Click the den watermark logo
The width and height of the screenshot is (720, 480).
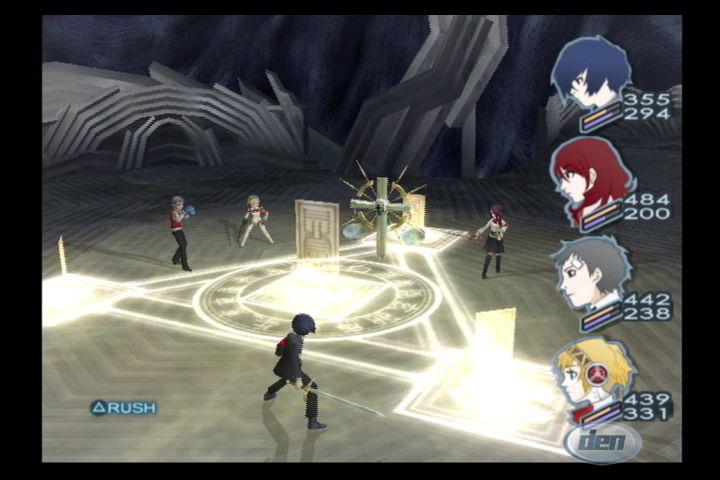pyautogui.click(x=602, y=440)
